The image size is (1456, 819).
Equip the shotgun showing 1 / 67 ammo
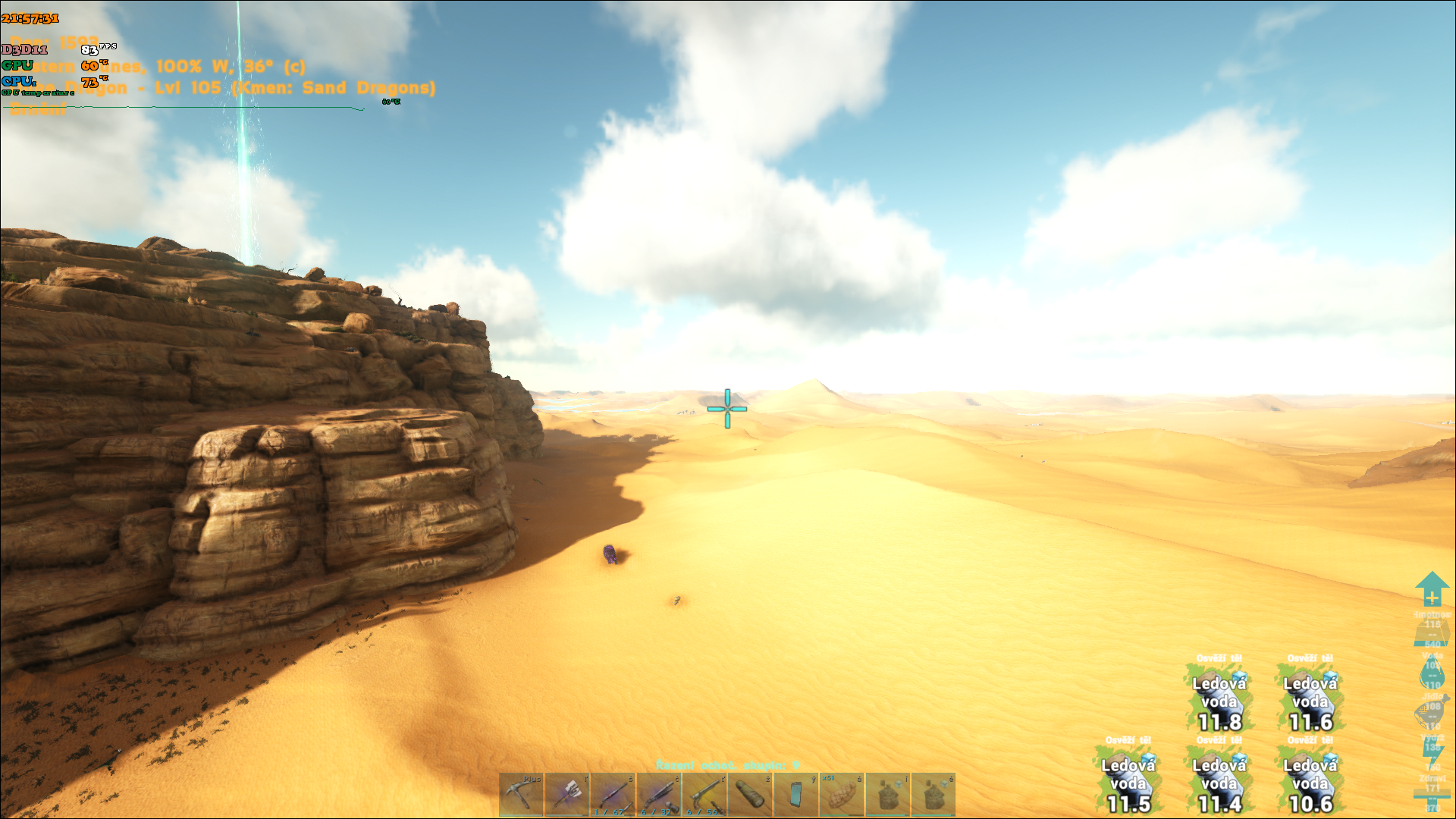click(x=613, y=795)
